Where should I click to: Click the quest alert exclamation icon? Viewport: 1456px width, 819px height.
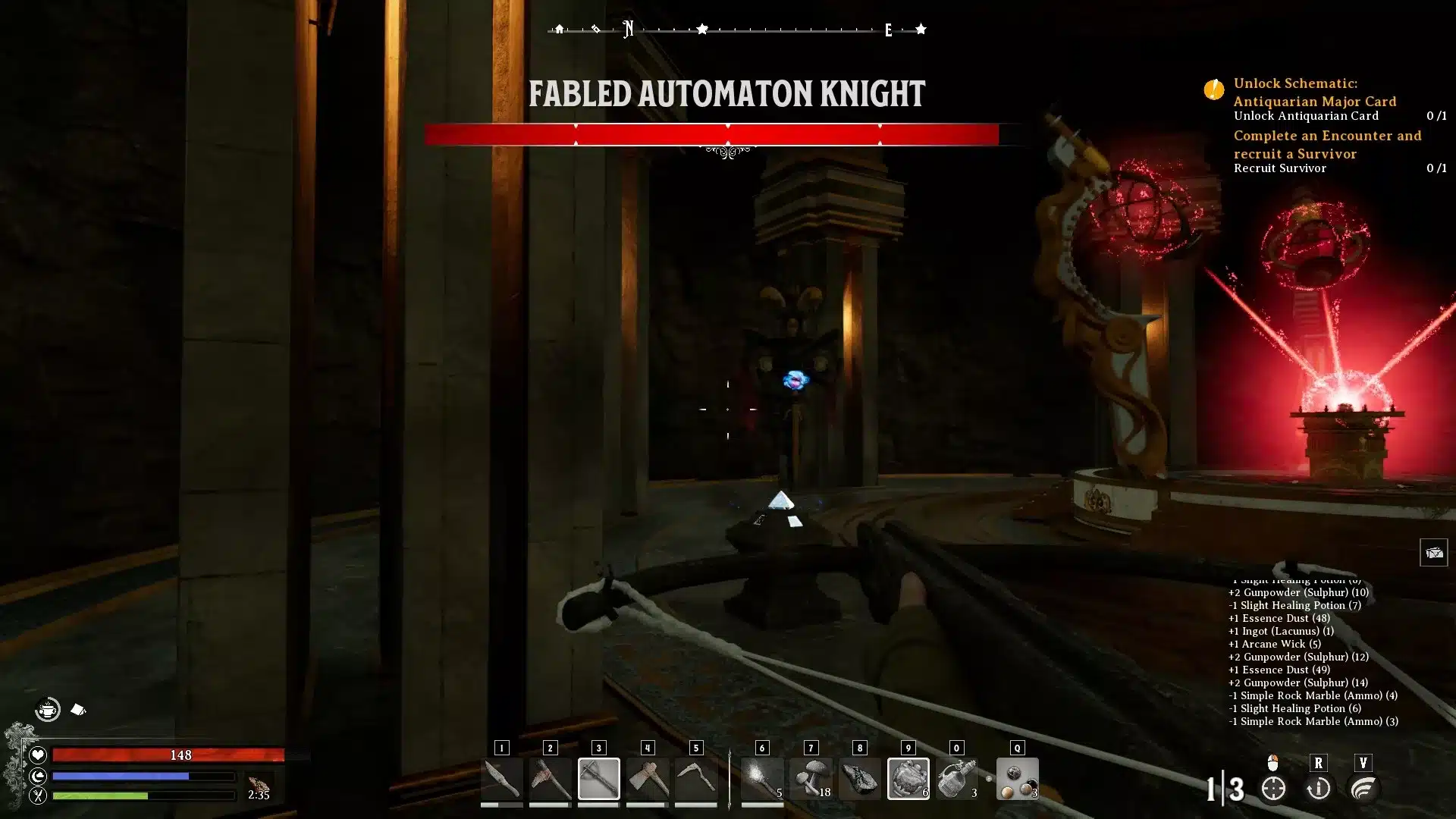[1213, 89]
